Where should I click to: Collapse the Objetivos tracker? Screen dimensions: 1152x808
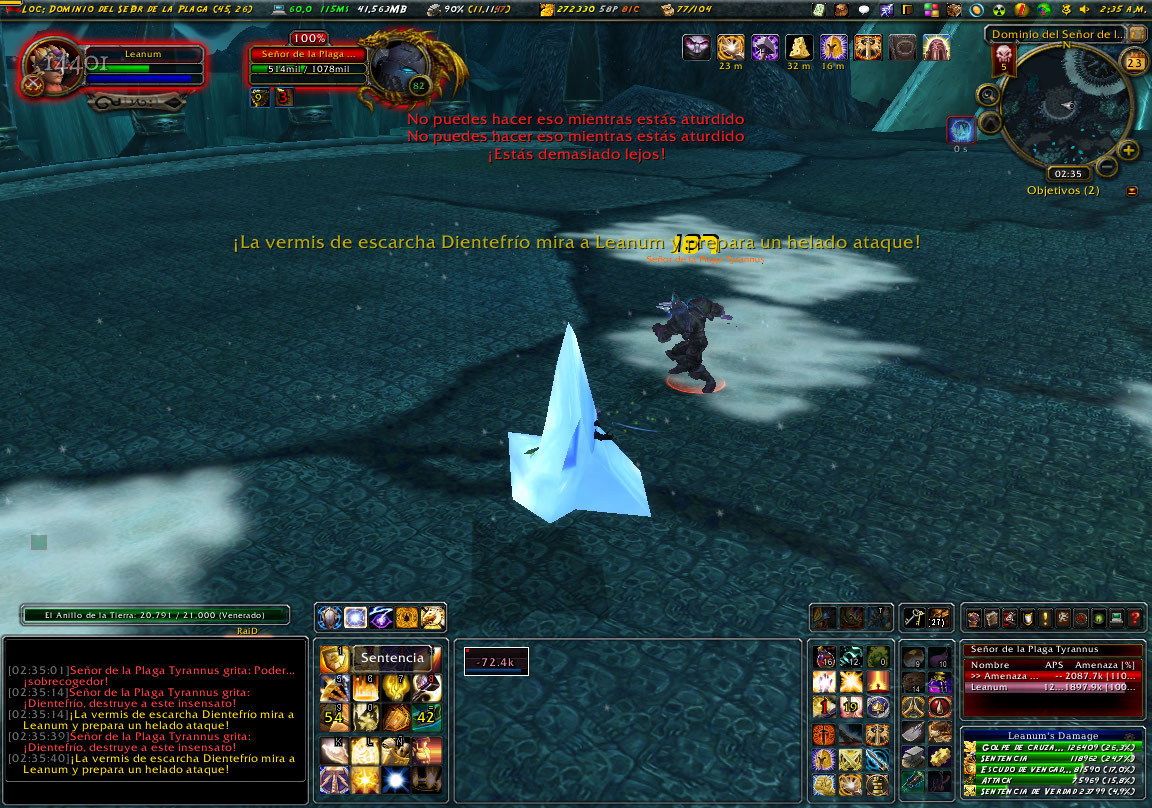[1132, 190]
